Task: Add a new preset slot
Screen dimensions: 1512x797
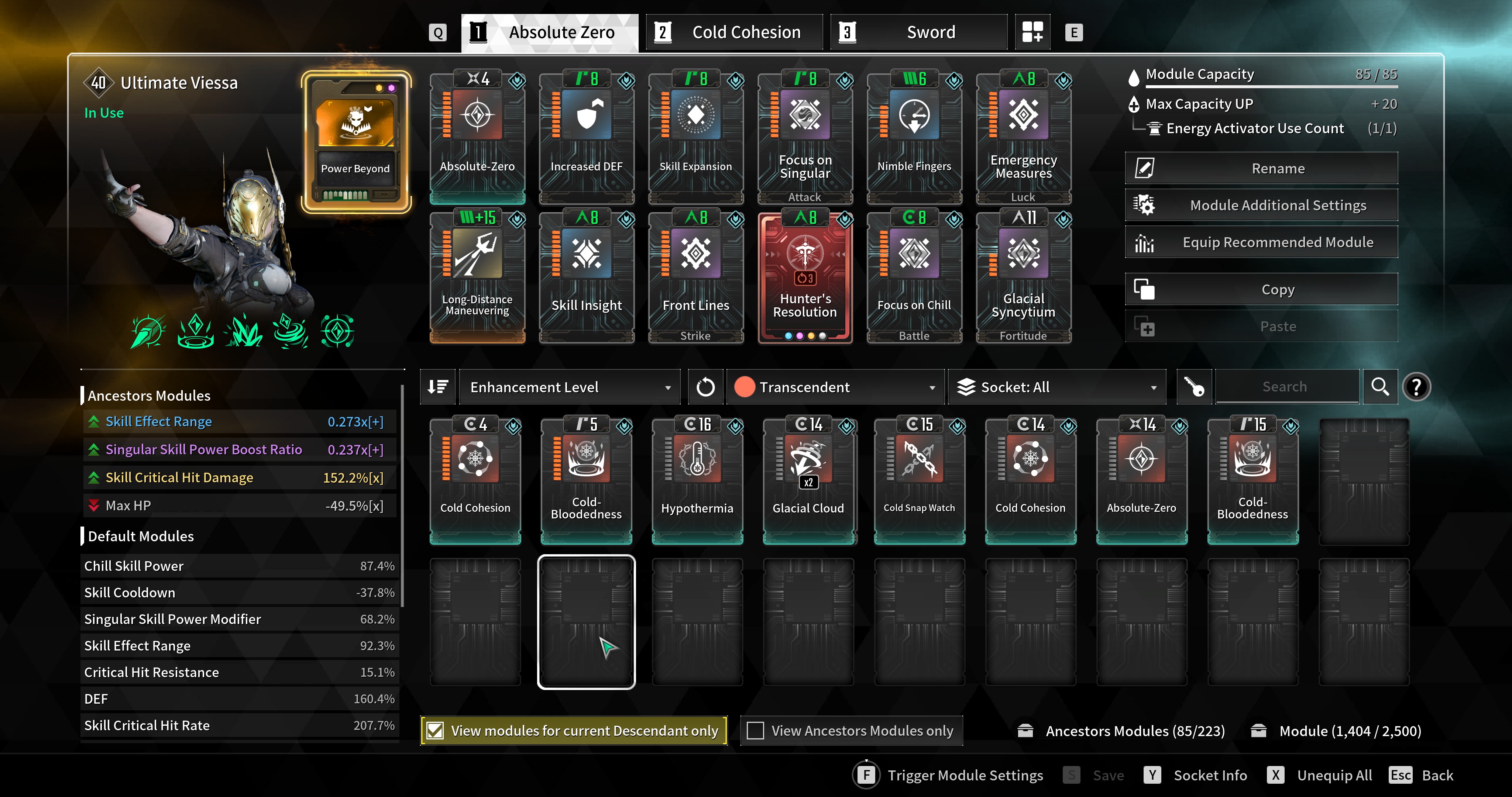Action: coord(1032,32)
